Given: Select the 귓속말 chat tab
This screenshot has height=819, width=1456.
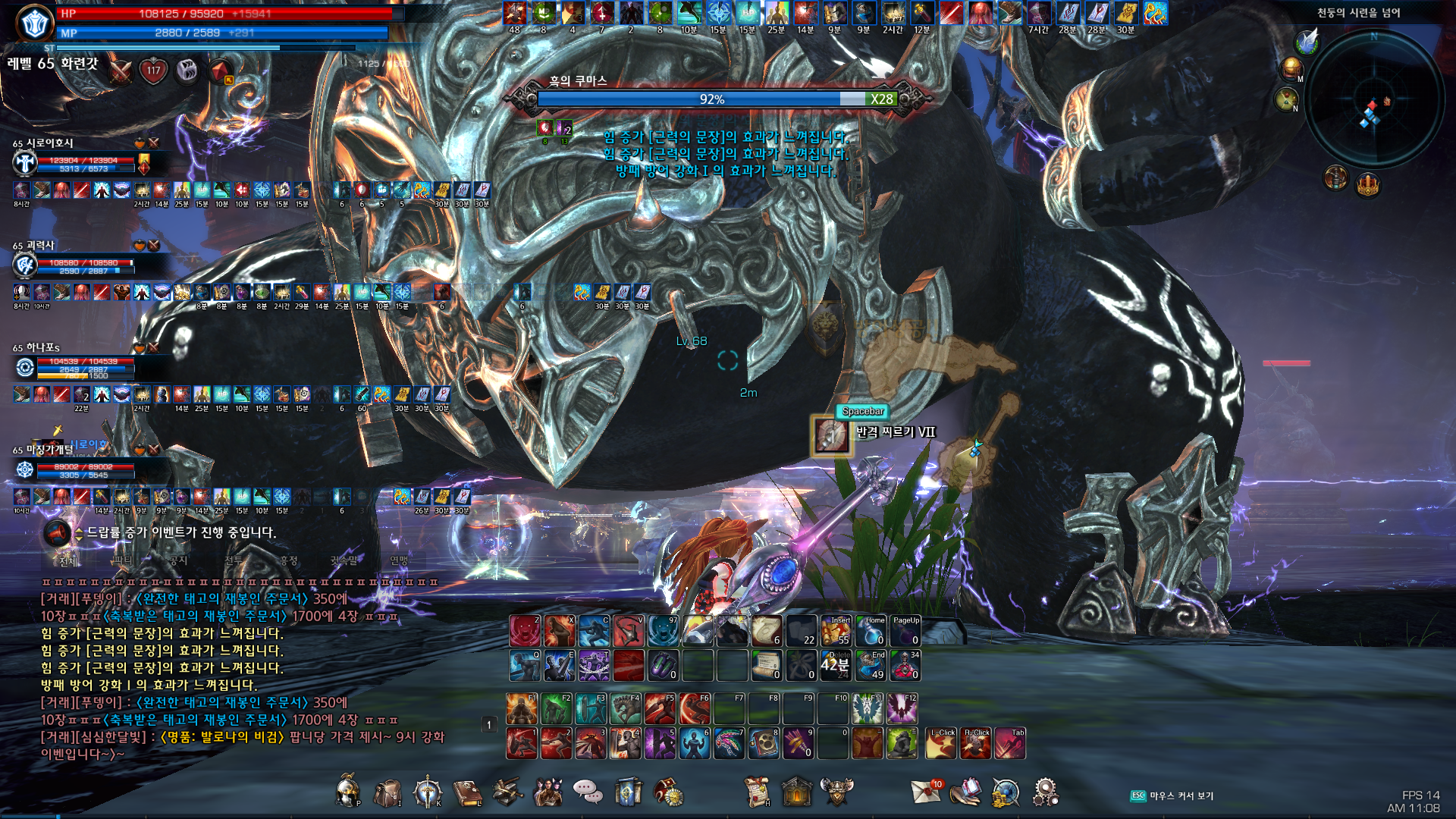Looking at the screenshot, I should [344, 560].
